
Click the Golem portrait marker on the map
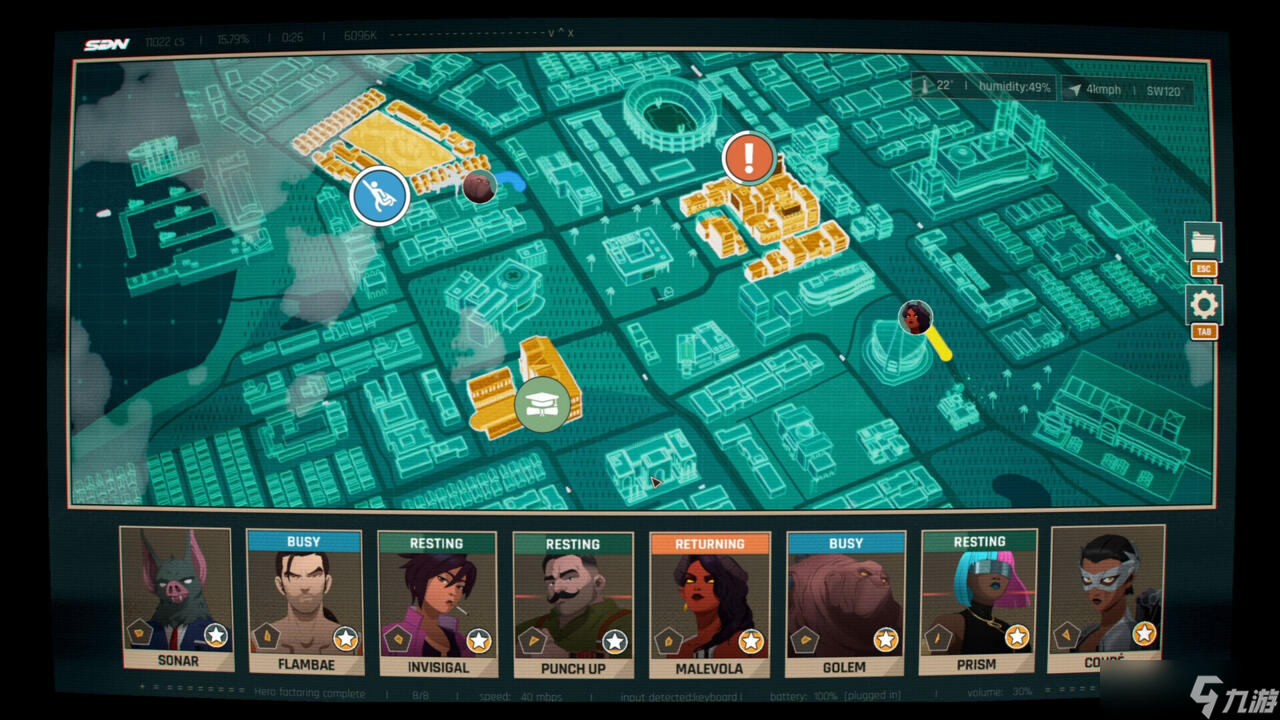(x=480, y=186)
